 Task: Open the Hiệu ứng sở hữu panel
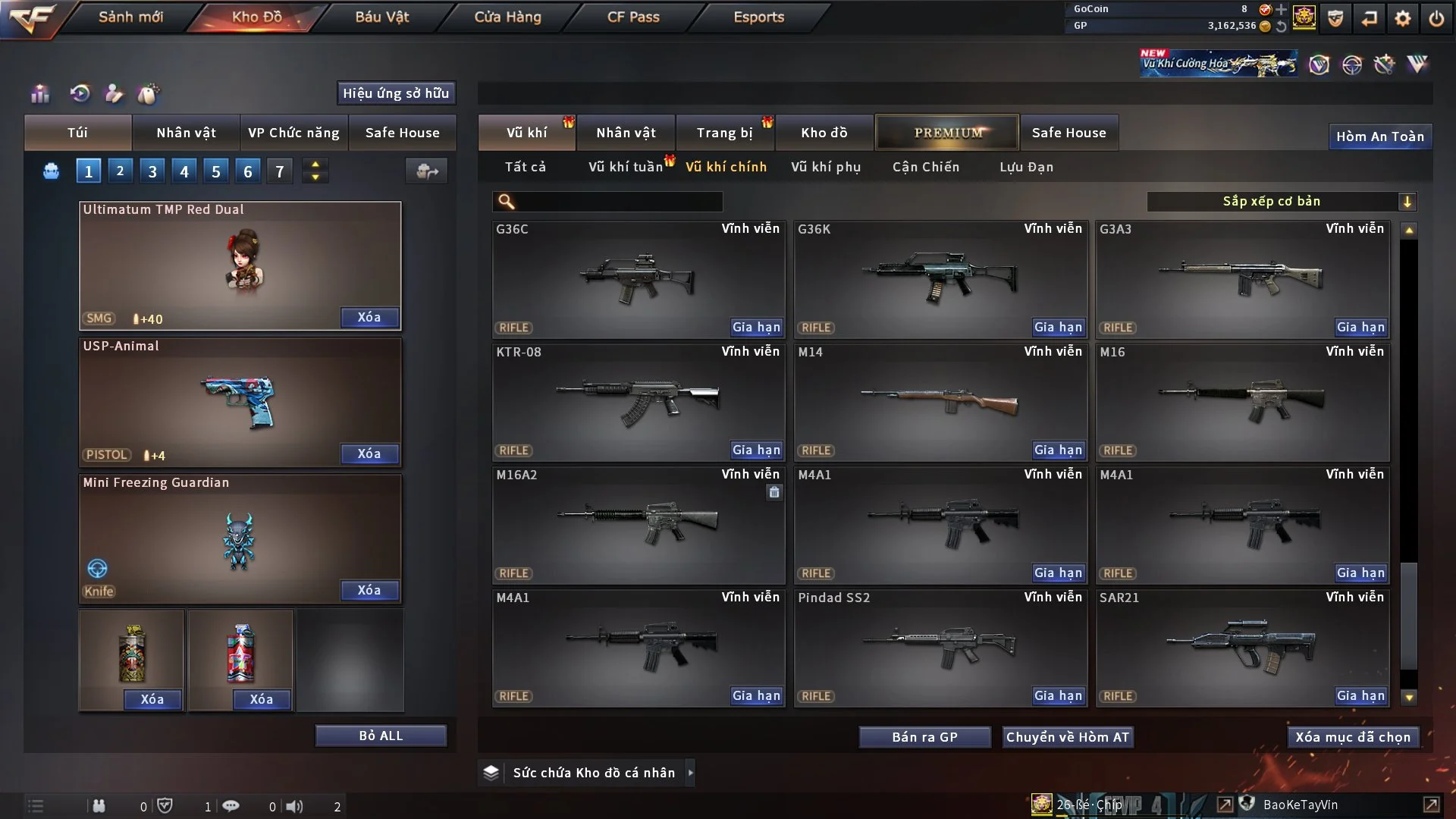coord(396,93)
